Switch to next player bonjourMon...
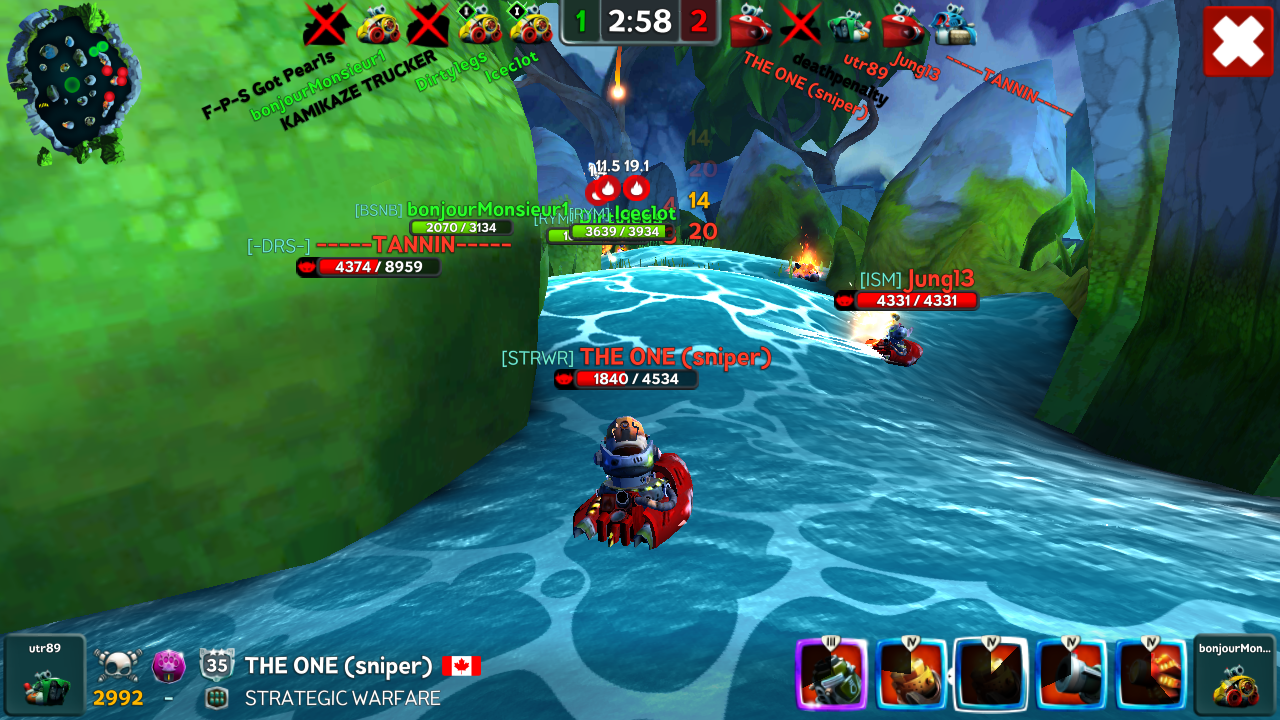 (x=1234, y=675)
